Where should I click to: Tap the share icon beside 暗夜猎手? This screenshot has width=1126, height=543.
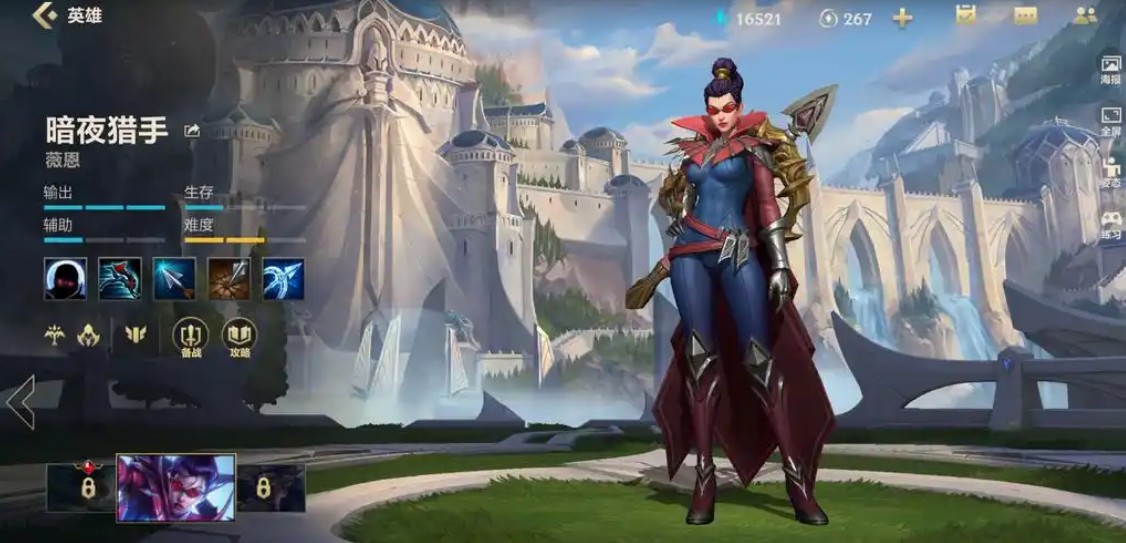pos(193,130)
